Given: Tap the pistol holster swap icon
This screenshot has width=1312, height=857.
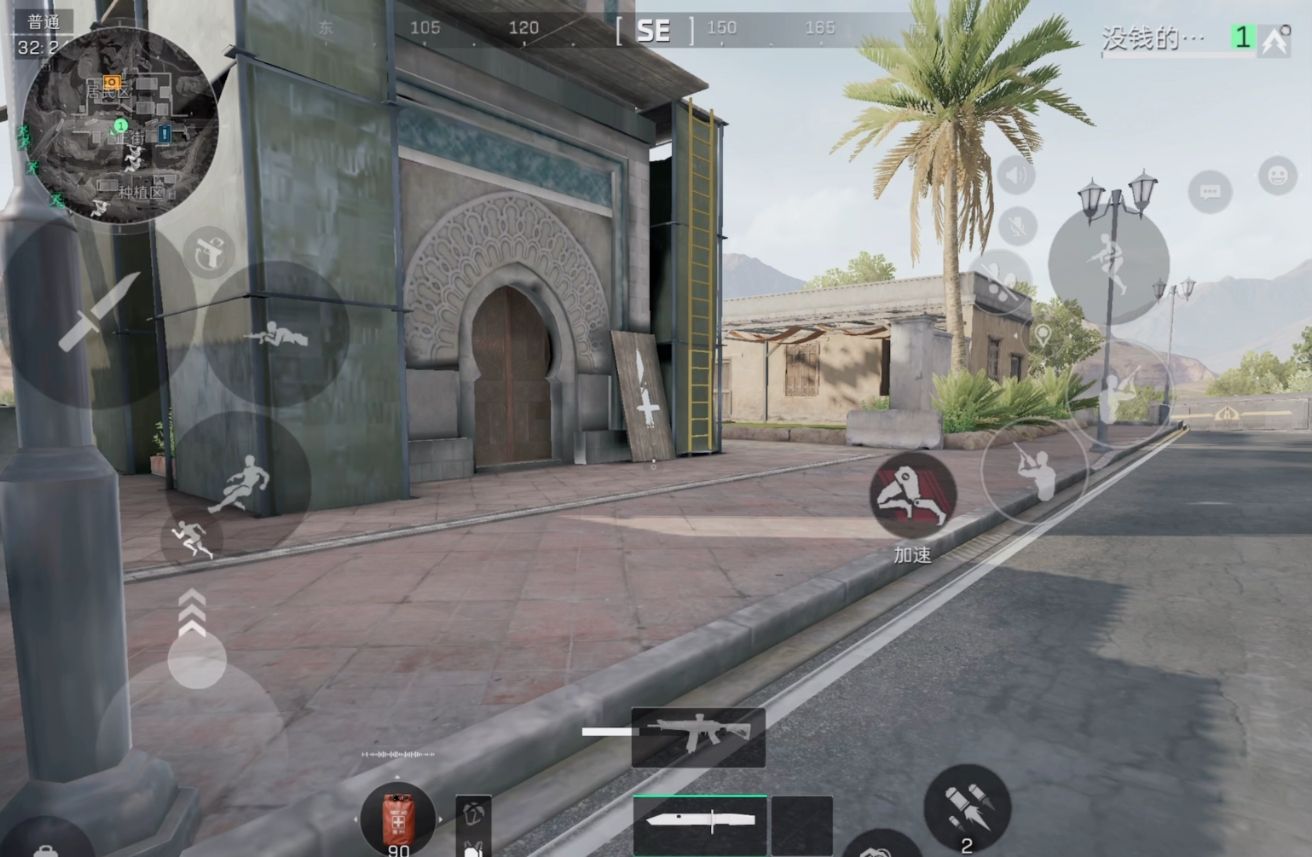Looking at the screenshot, I should pyautogui.click(x=209, y=251).
